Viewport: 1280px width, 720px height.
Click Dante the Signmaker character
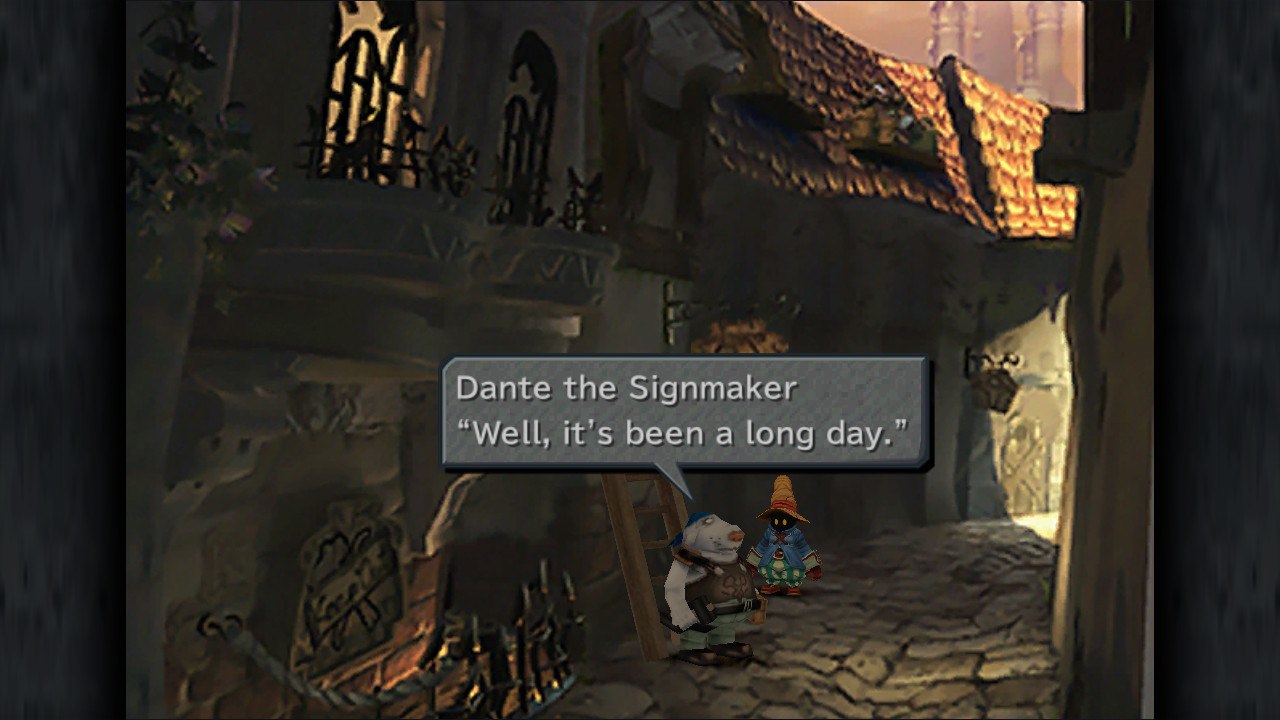710,580
